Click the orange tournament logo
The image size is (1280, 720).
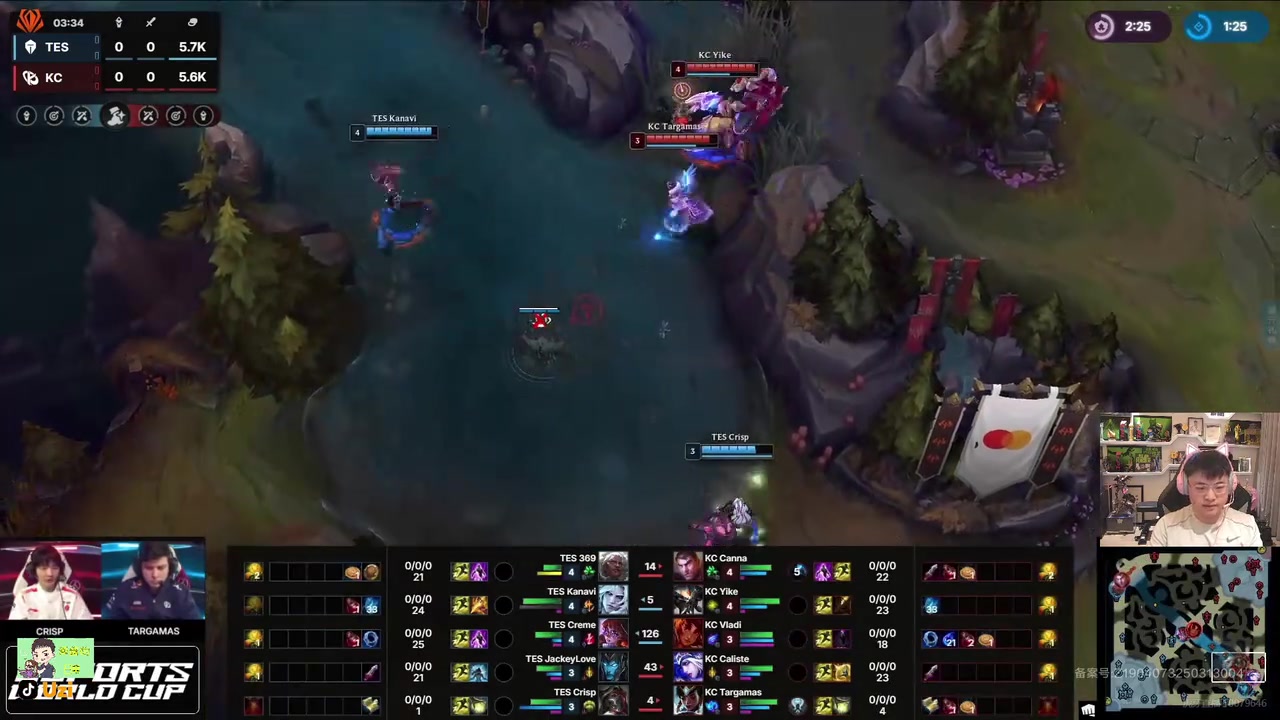pos(29,20)
